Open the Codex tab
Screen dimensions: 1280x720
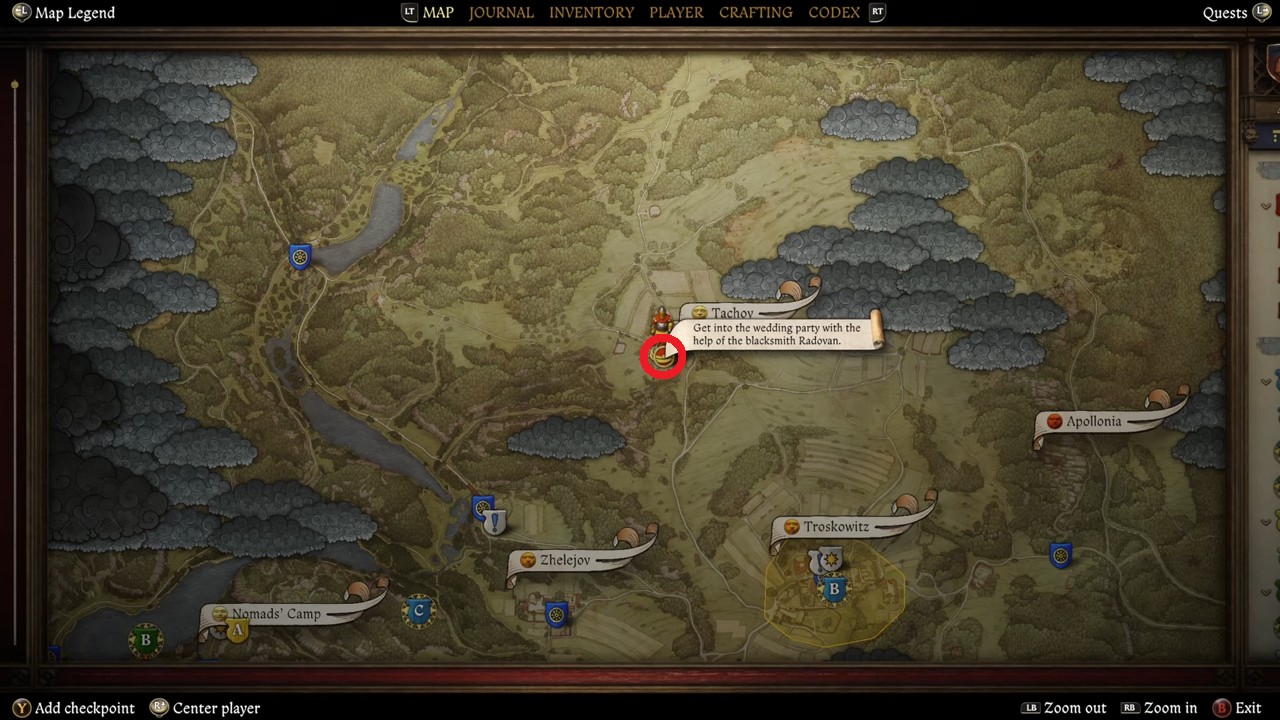pyautogui.click(x=834, y=13)
